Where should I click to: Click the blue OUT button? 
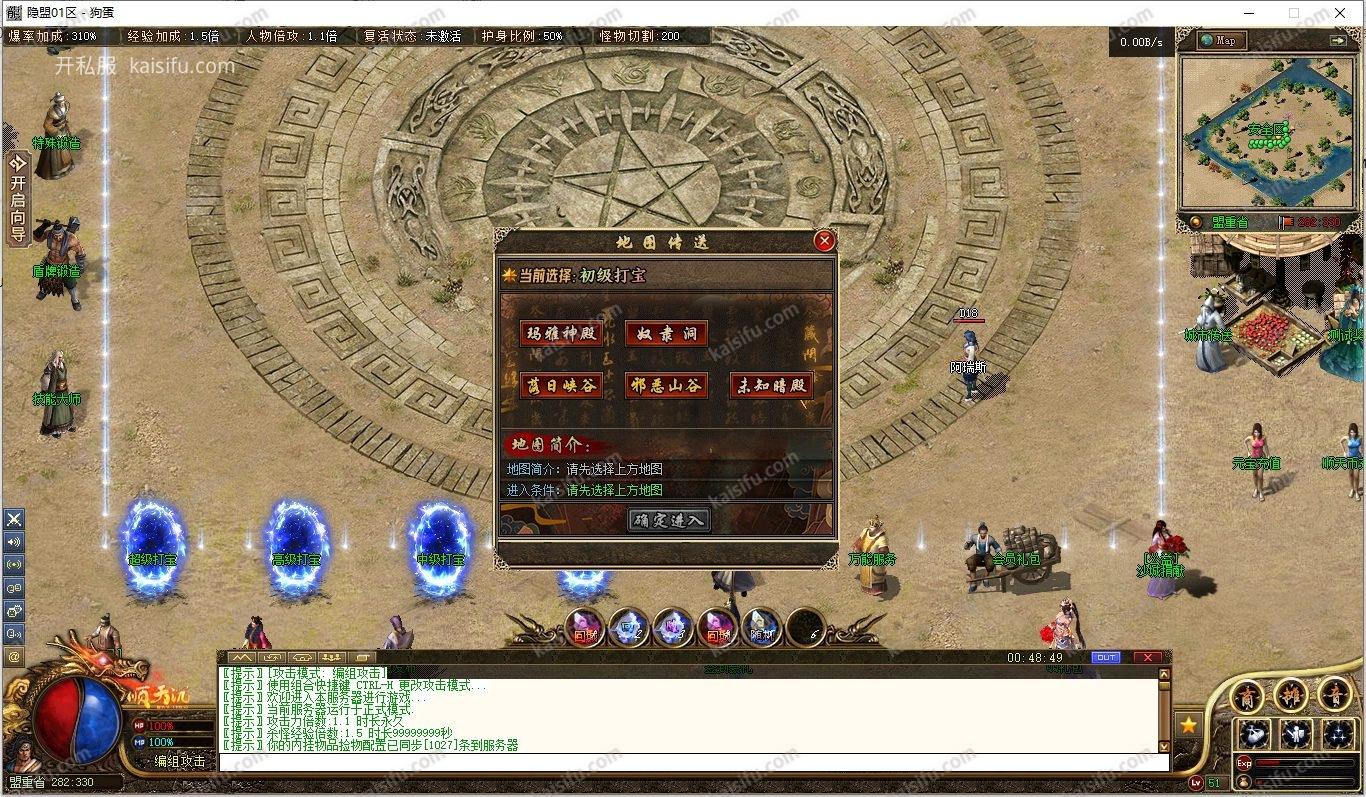point(1106,658)
